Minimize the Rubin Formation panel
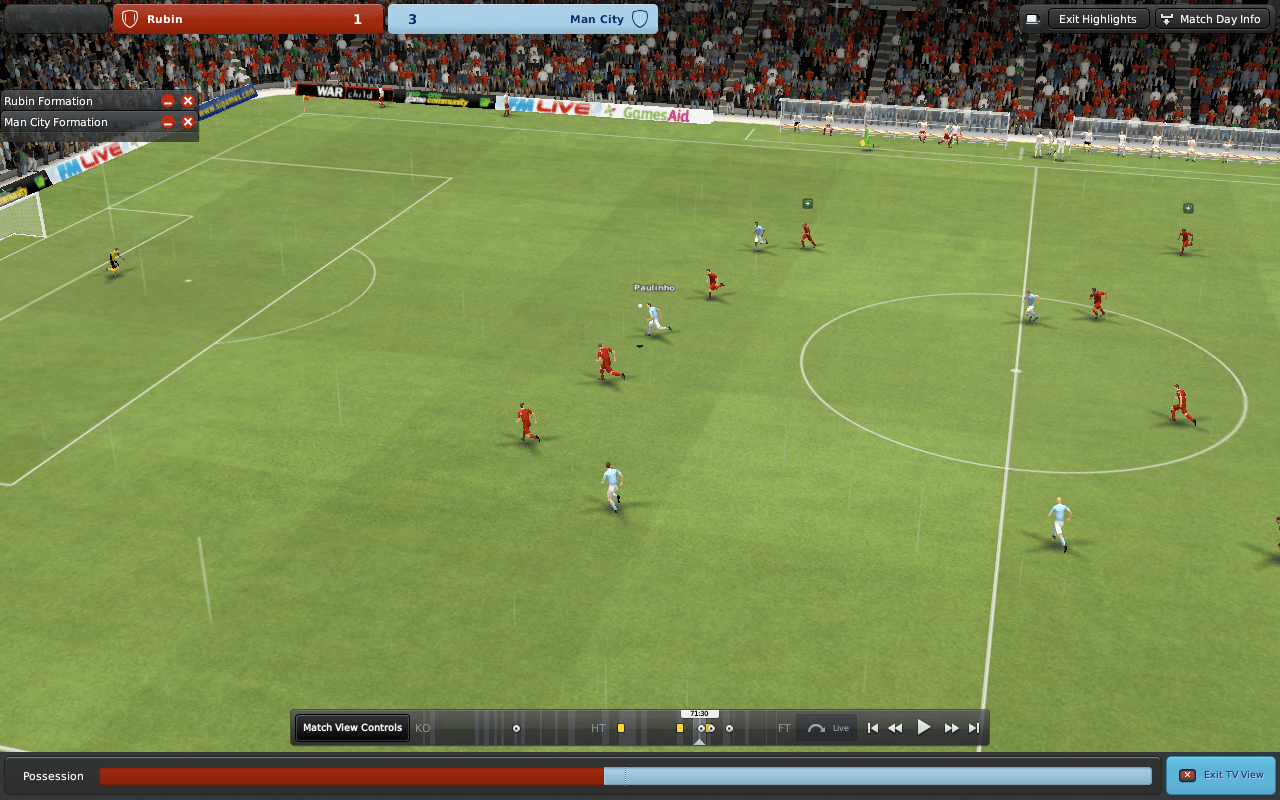Viewport: 1280px width, 800px height. [x=166, y=100]
